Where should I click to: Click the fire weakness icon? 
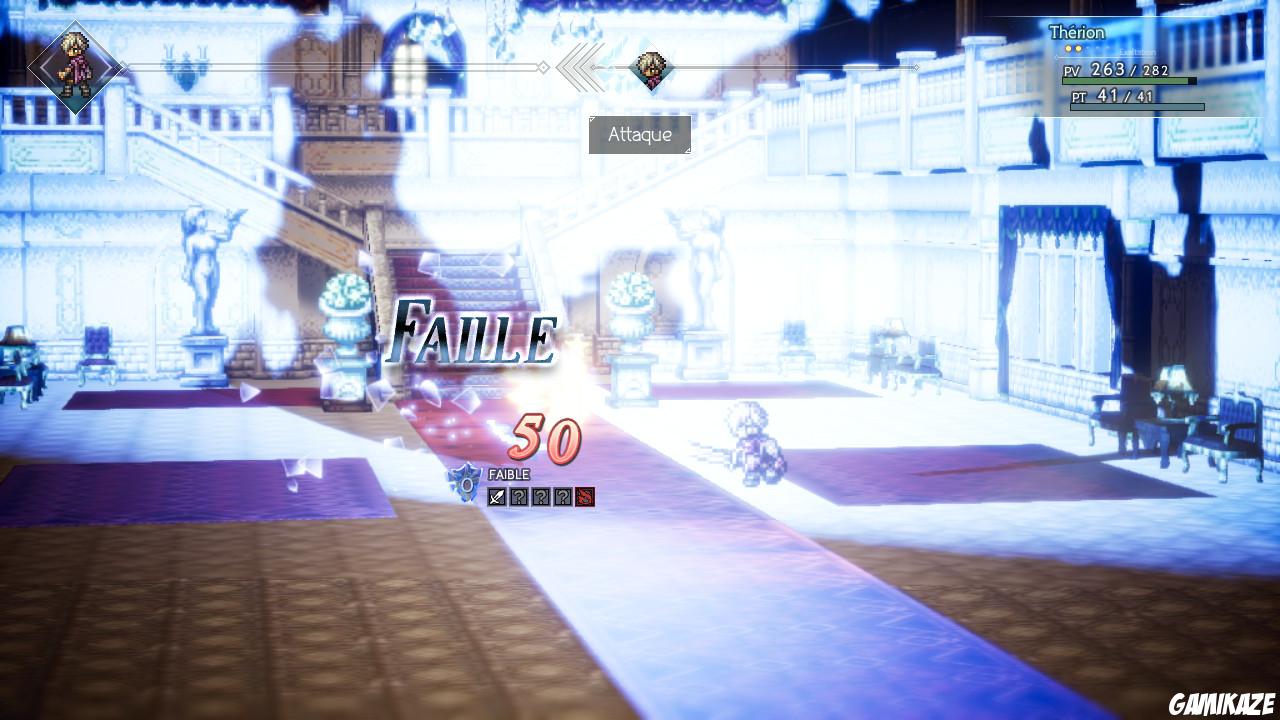585,497
